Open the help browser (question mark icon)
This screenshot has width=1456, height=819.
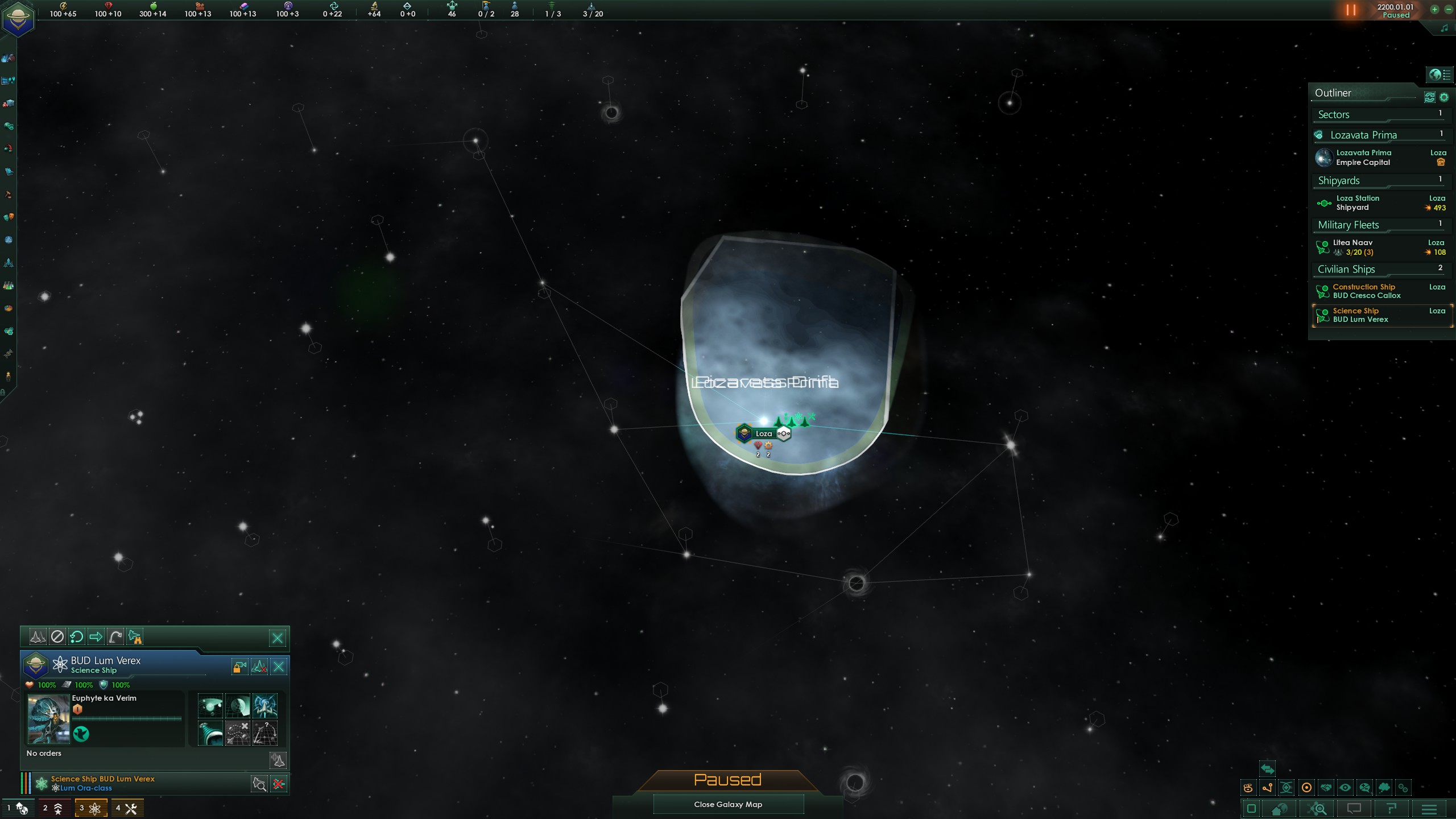point(1392,810)
